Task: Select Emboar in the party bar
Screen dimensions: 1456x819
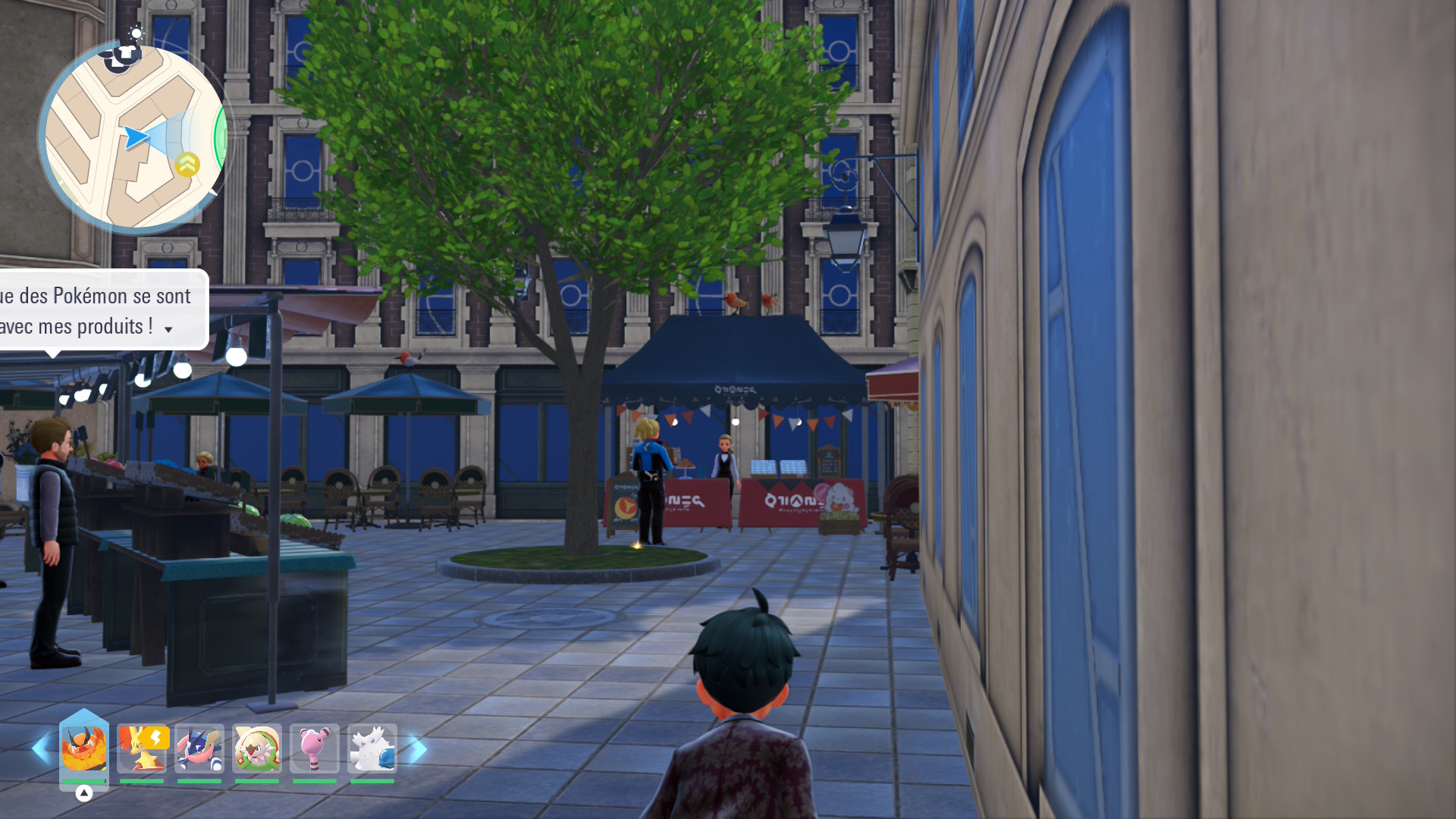Action: [83, 748]
